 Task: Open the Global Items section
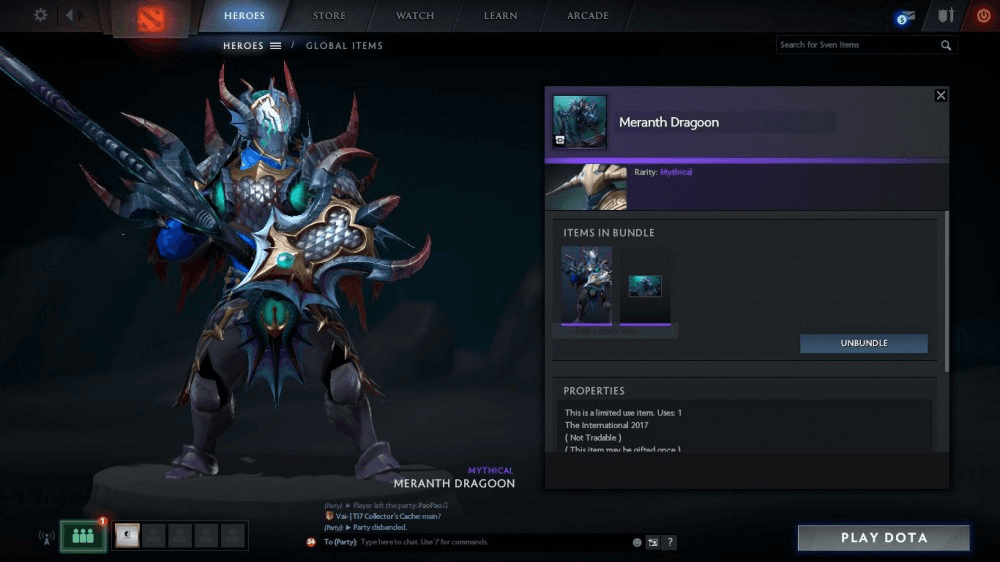pos(344,45)
